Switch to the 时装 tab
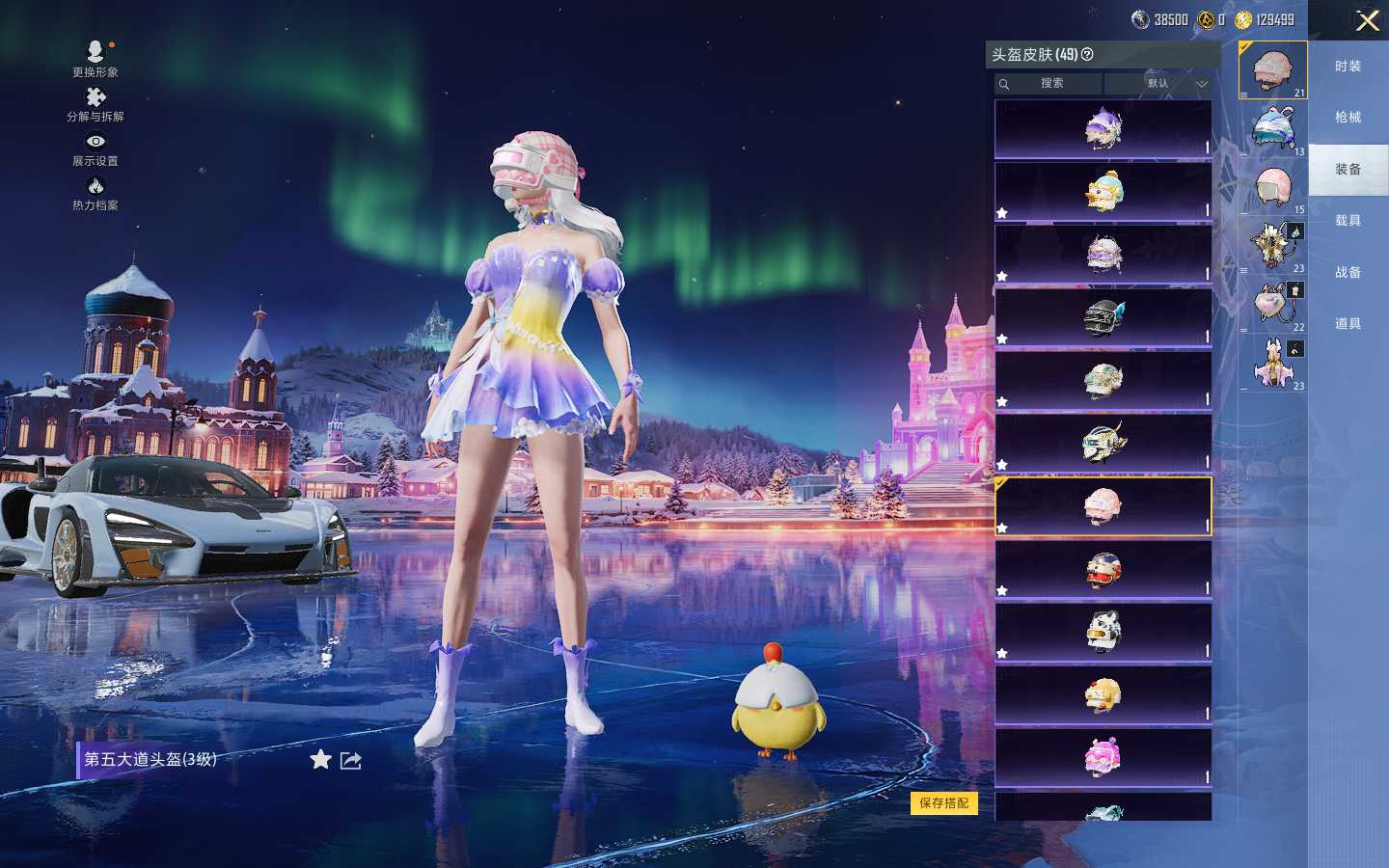This screenshot has width=1389, height=868. (1348, 67)
